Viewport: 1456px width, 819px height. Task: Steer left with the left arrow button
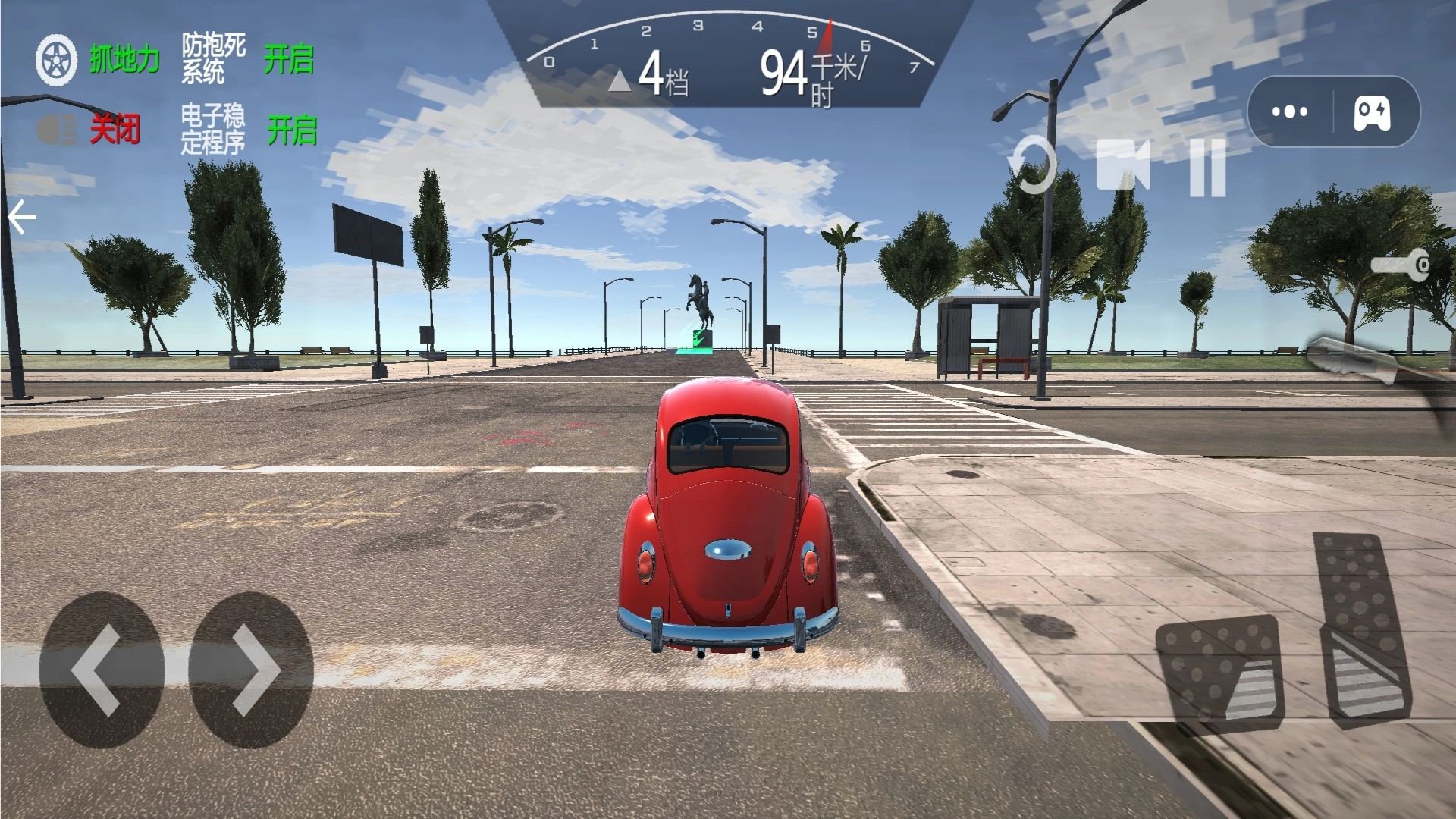[x=101, y=670]
